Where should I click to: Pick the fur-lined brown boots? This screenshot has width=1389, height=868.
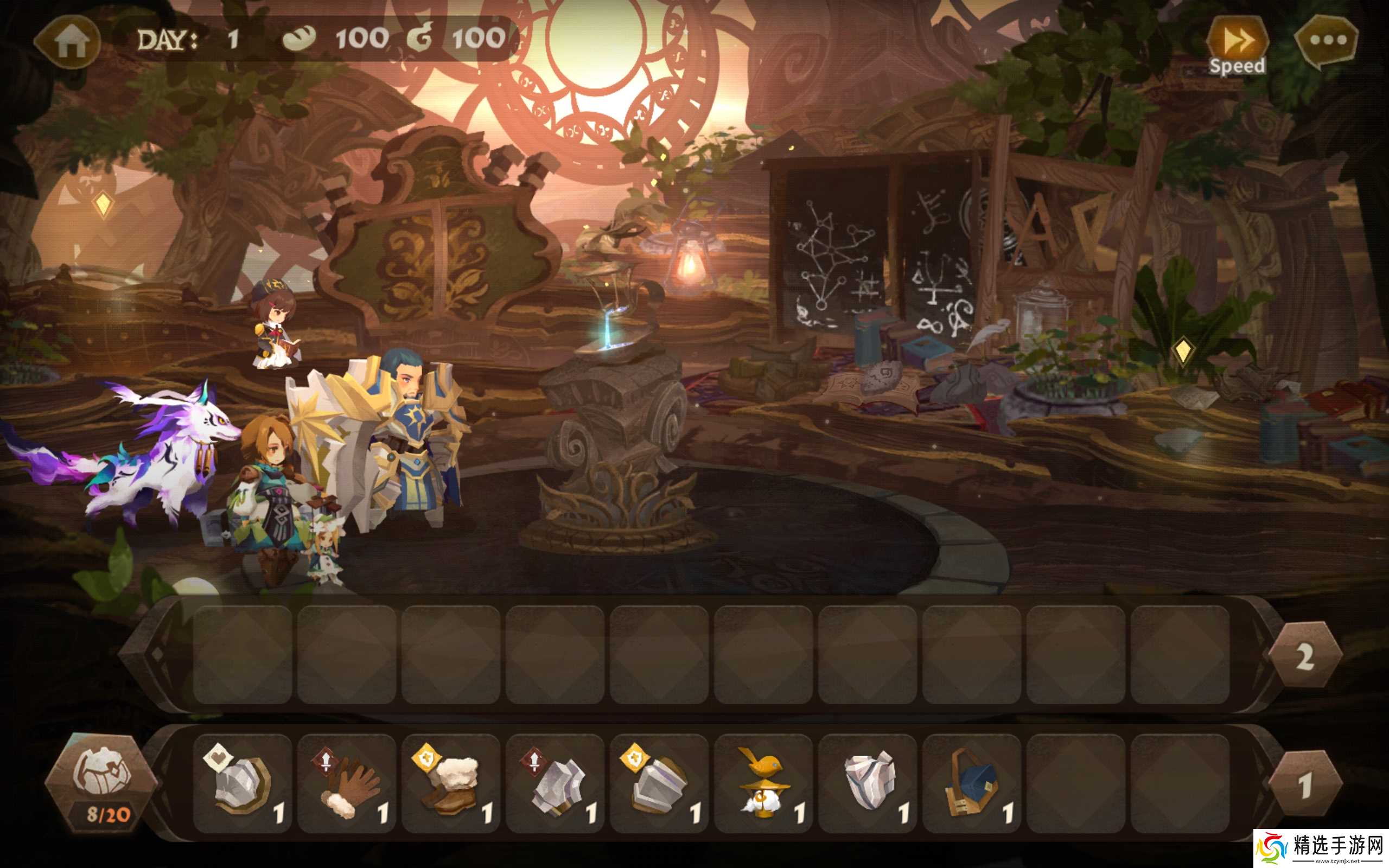click(x=451, y=783)
